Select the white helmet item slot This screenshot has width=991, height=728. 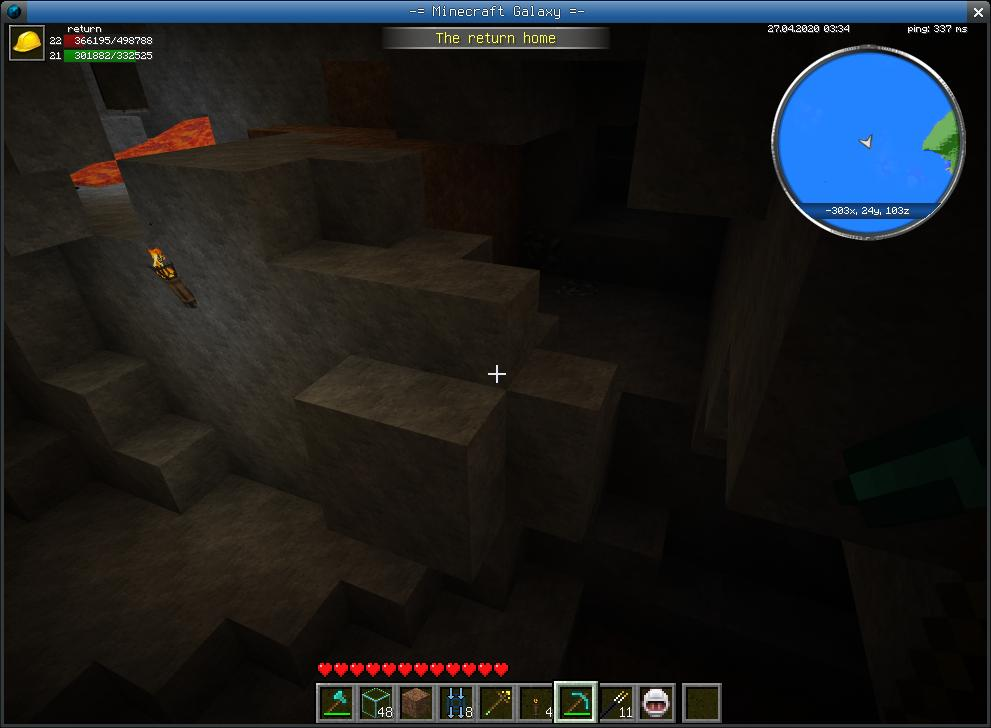[657, 702]
